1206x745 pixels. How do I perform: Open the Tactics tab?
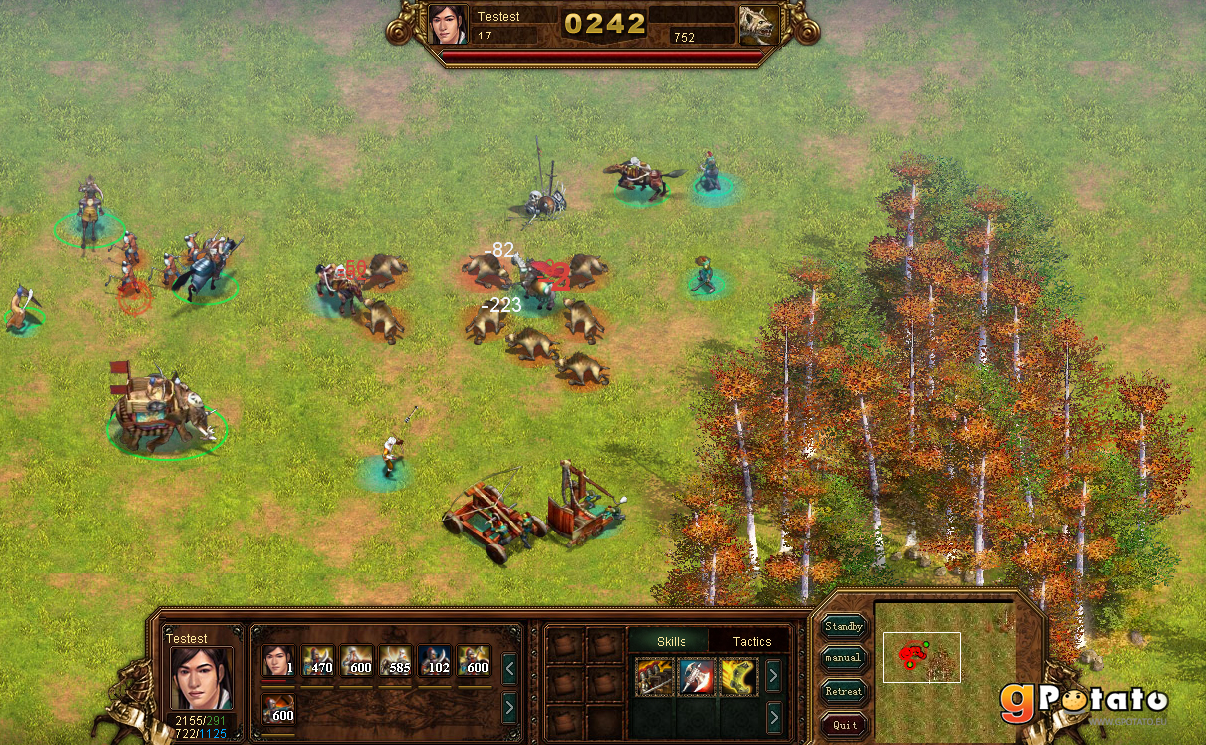[752, 641]
